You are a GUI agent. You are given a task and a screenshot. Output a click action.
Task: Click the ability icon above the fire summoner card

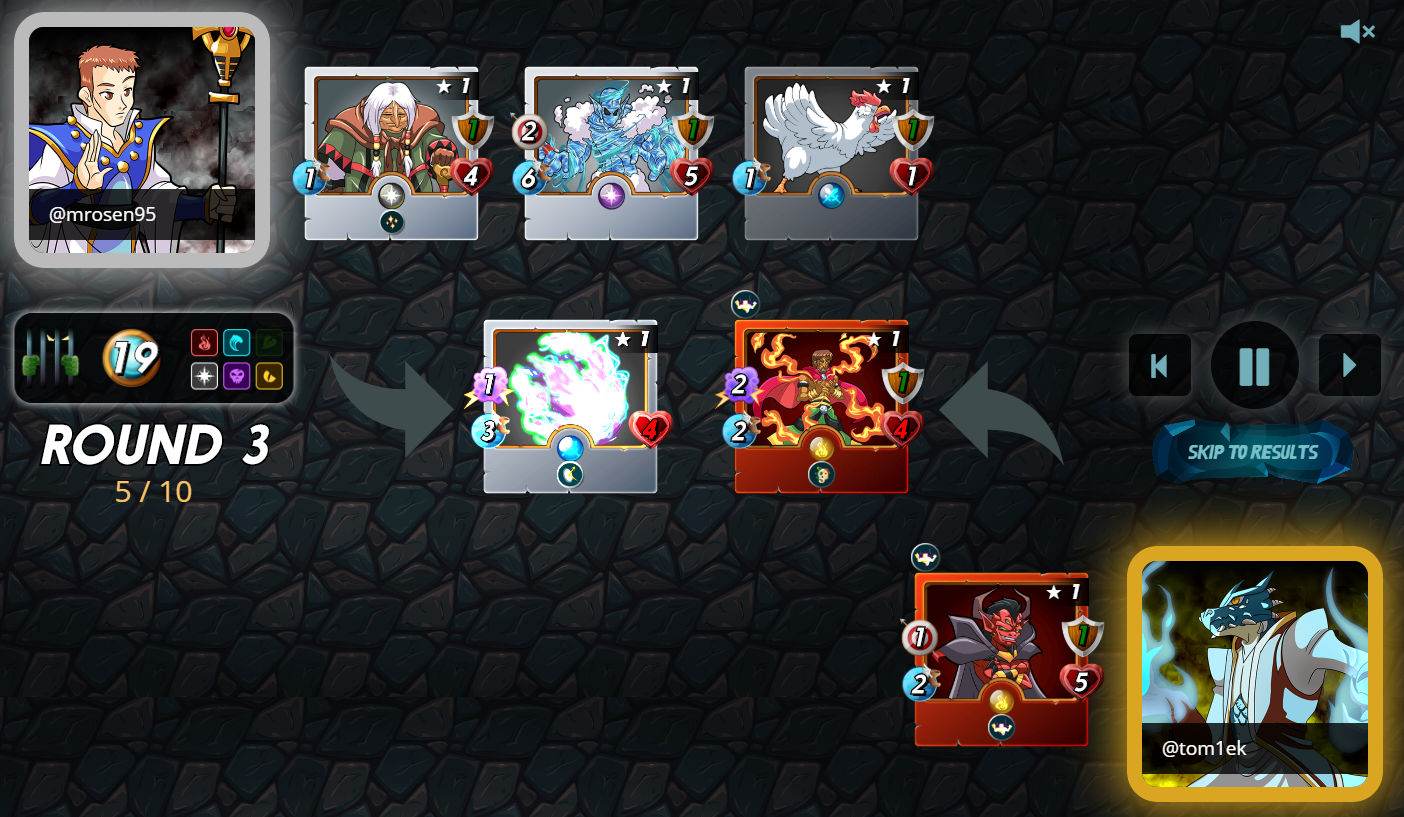(744, 305)
